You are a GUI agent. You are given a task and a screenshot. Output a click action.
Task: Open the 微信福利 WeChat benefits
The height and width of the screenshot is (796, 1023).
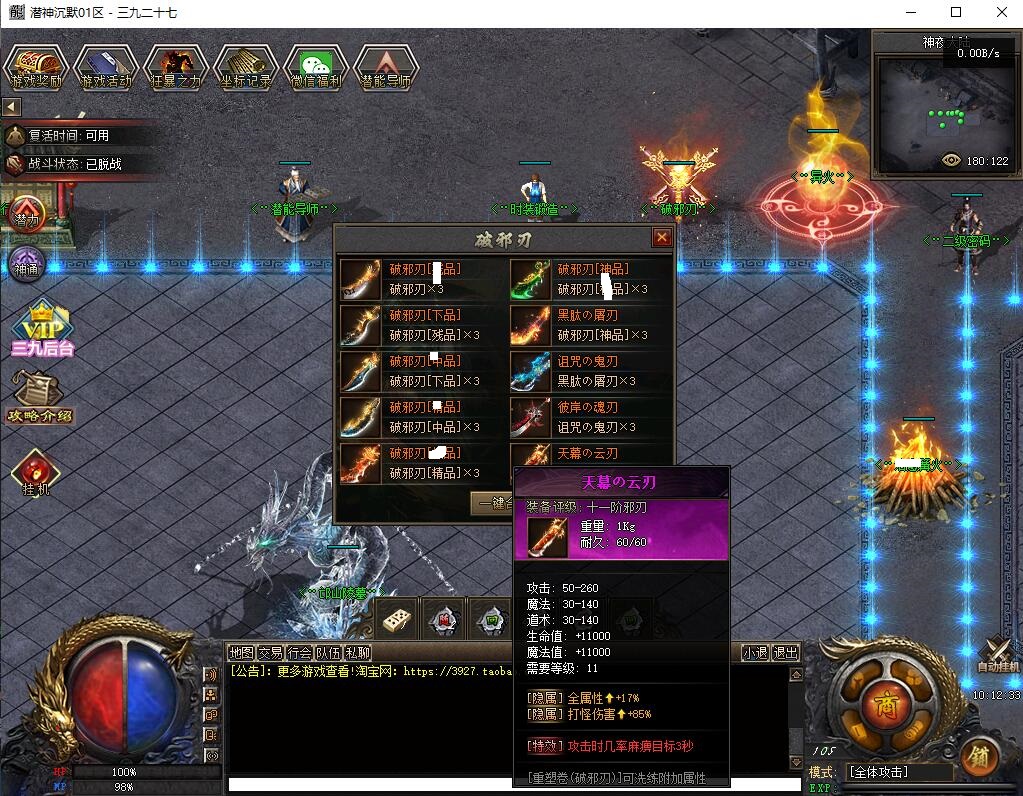pos(316,68)
